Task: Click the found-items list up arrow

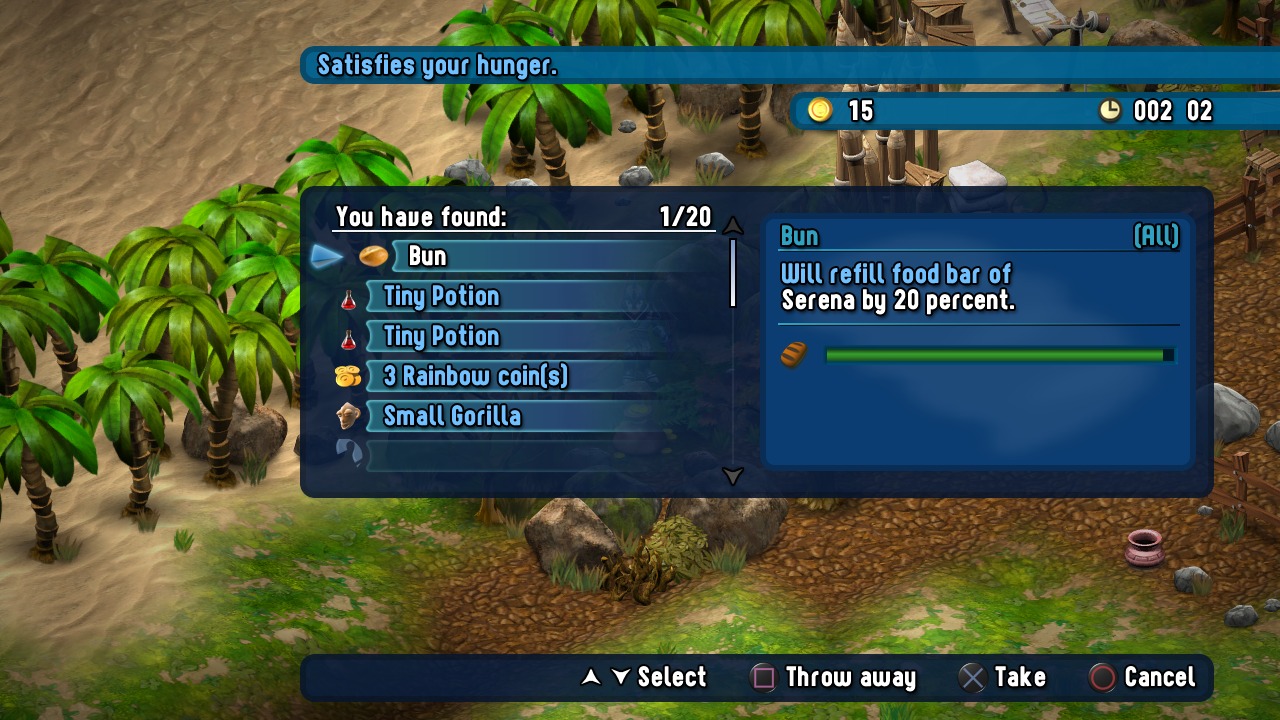Action: point(733,225)
